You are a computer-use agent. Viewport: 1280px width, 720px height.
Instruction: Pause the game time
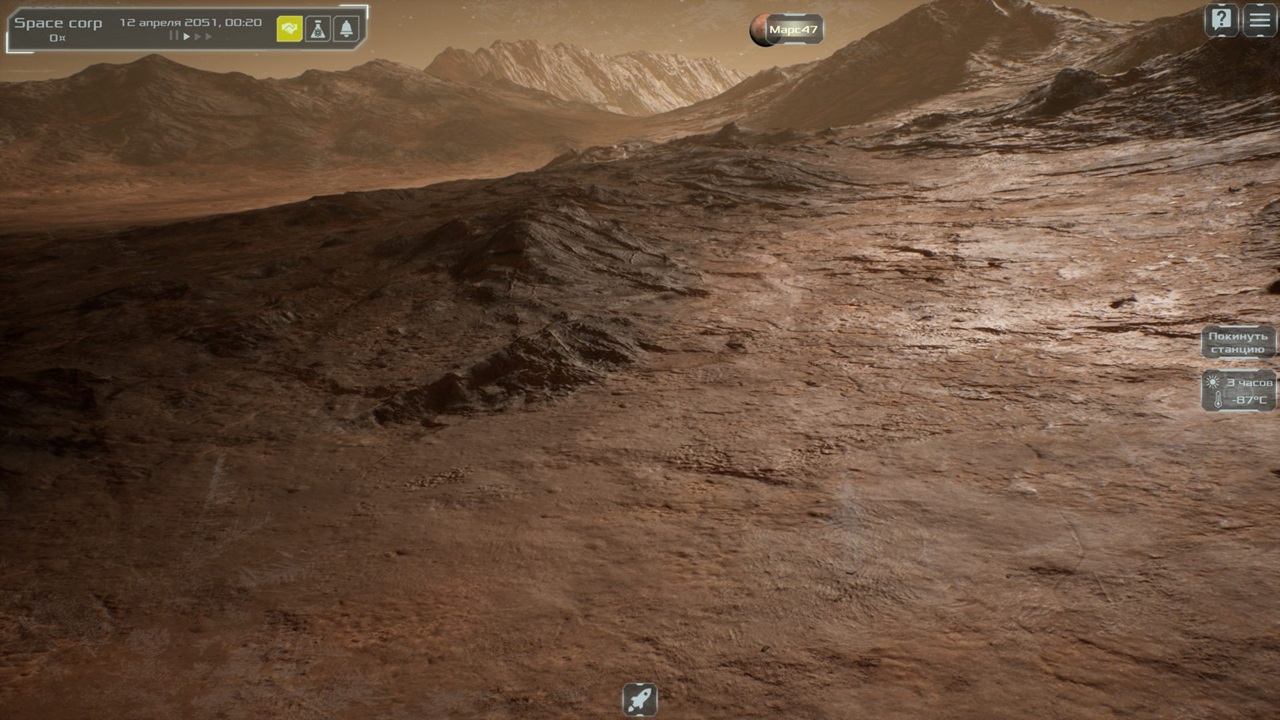coord(174,37)
